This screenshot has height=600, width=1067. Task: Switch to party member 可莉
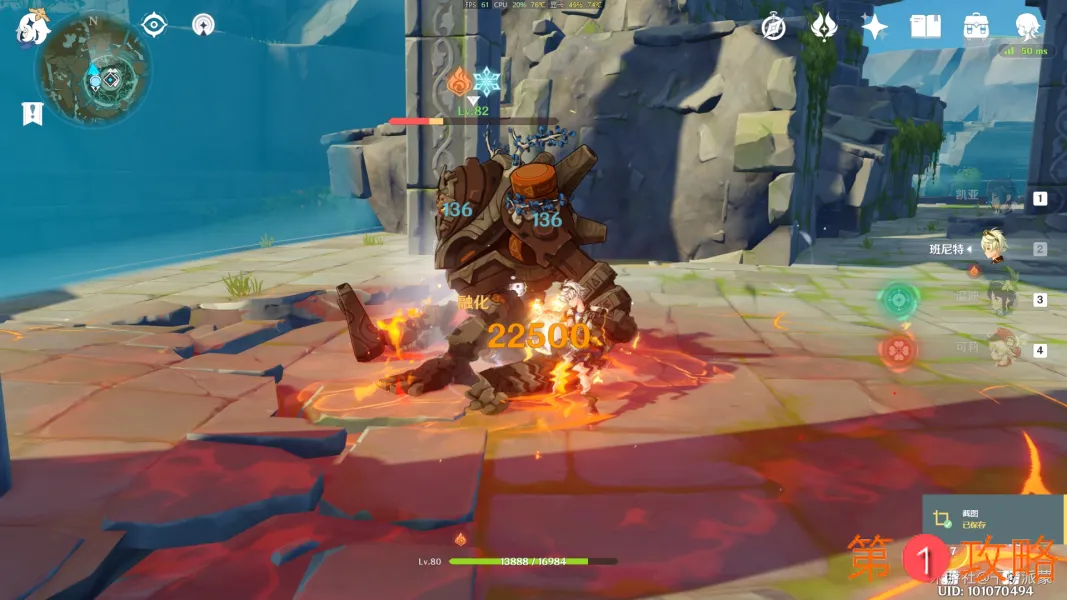click(x=996, y=349)
